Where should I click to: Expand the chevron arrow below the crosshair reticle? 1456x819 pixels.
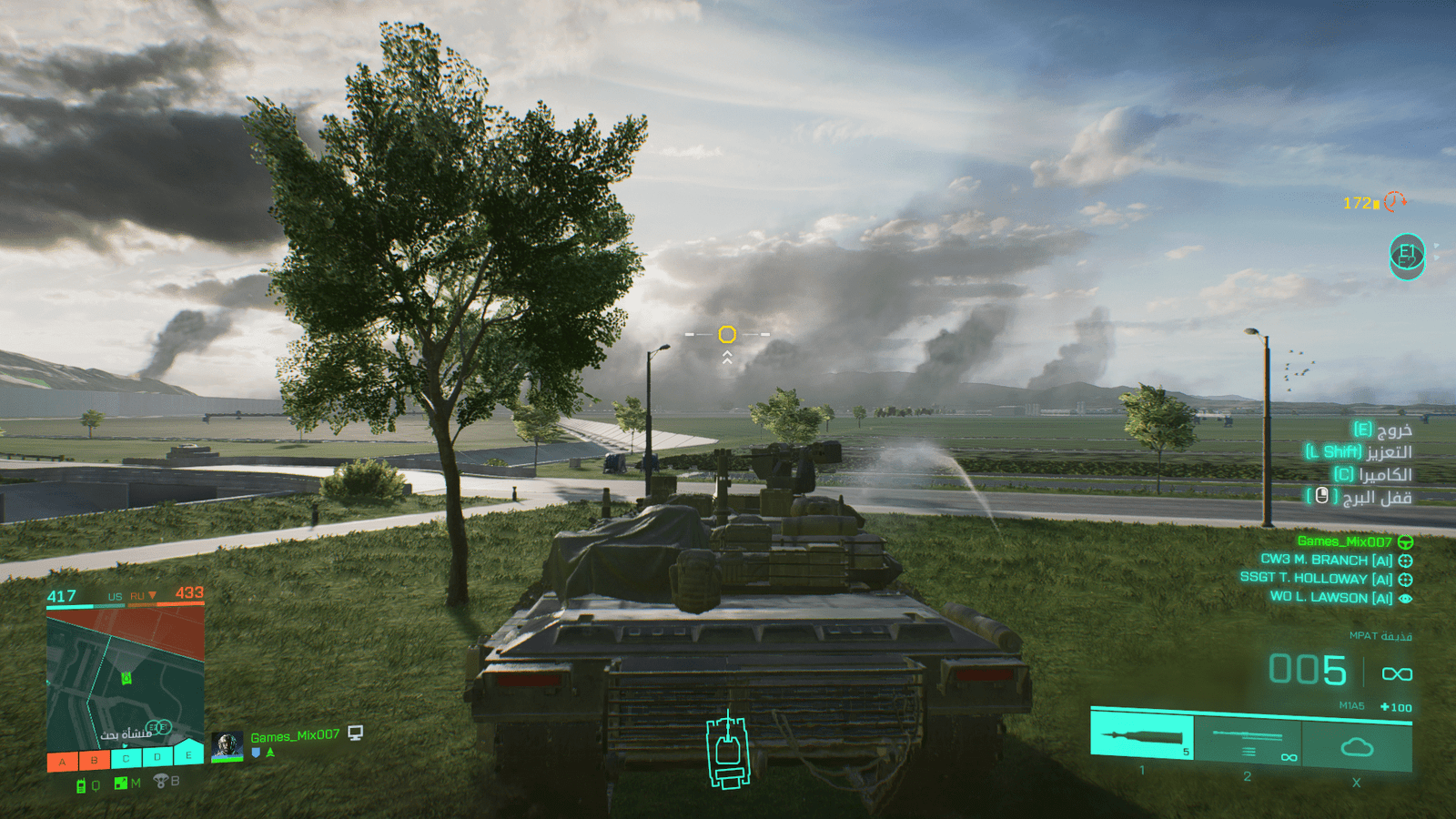(726, 359)
